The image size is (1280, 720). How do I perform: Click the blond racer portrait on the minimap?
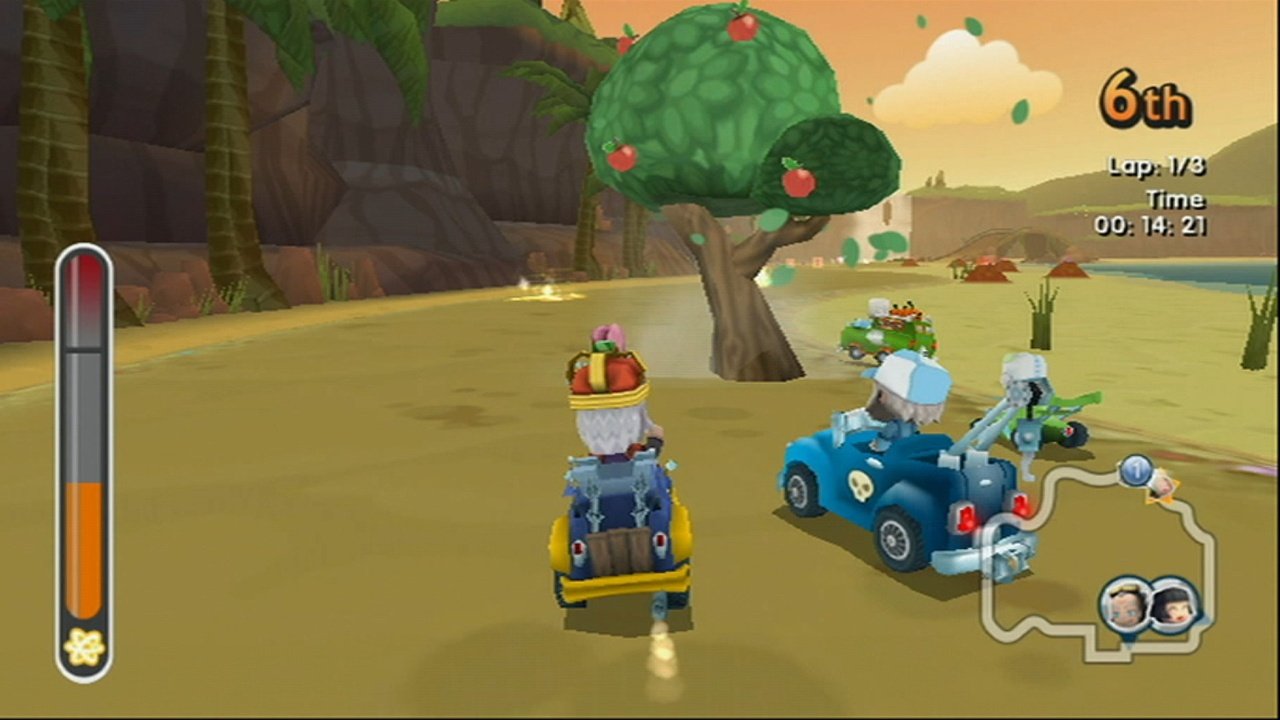[x=1125, y=603]
